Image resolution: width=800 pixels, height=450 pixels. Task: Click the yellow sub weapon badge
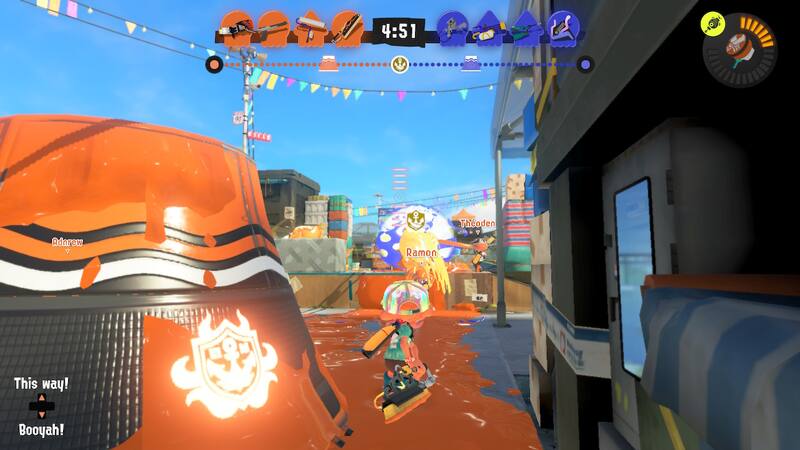[x=712, y=19]
